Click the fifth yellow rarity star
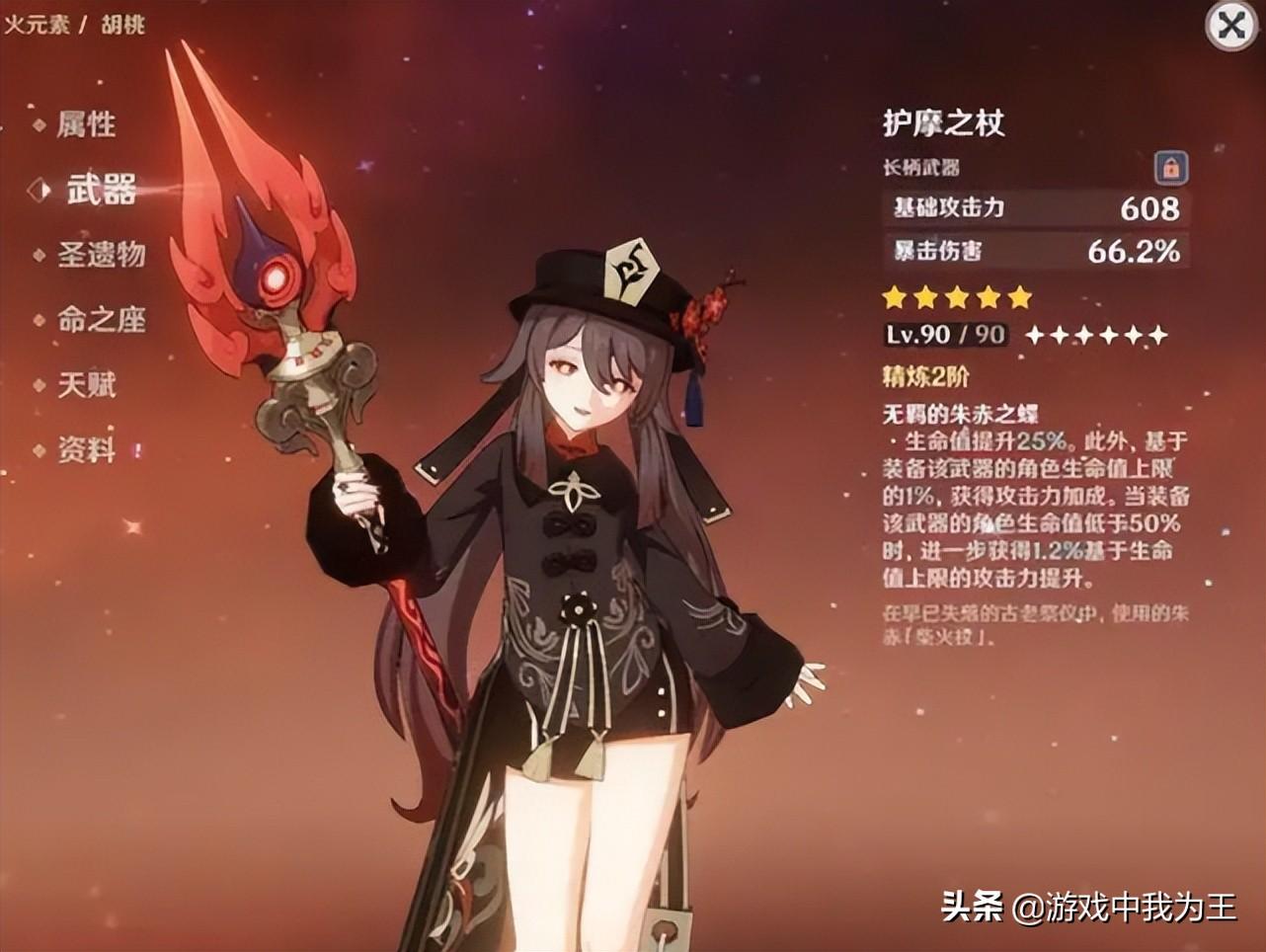The width and height of the screenshot is (1266, 952). (x=1020, y=294)
